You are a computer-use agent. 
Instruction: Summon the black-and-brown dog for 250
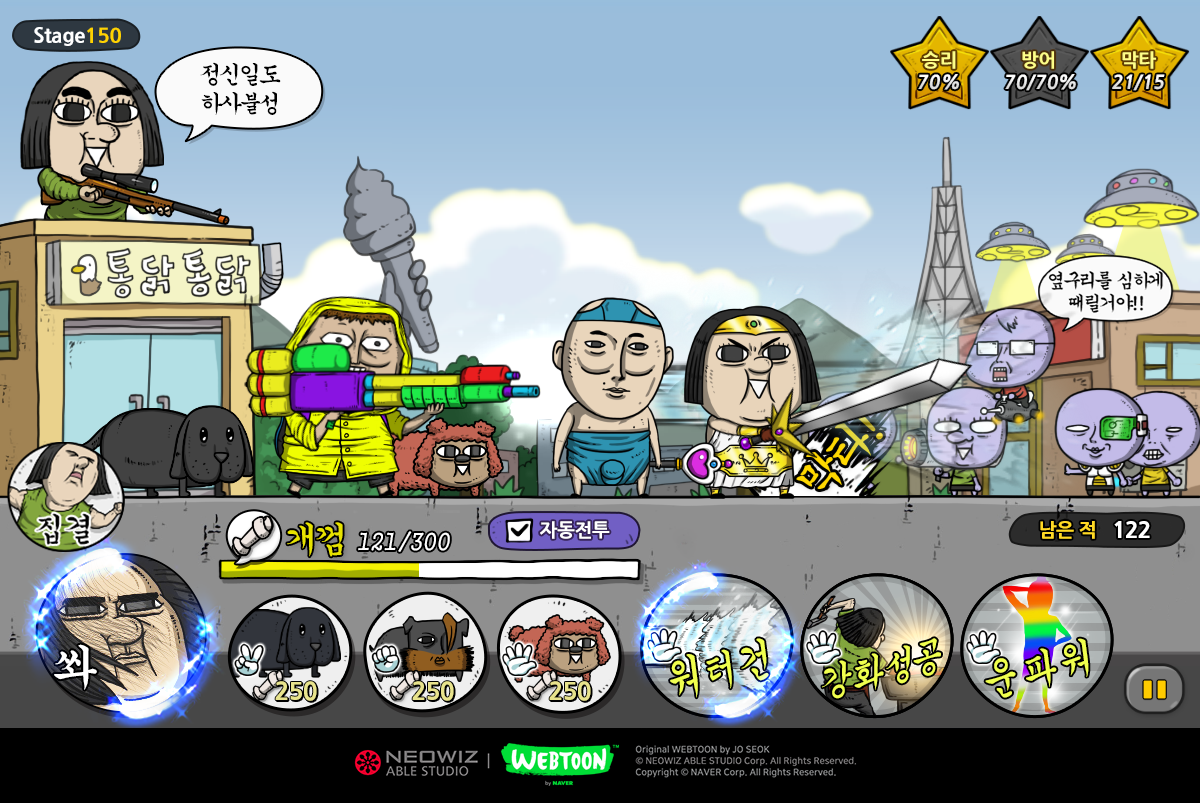[x=425, y=655]
